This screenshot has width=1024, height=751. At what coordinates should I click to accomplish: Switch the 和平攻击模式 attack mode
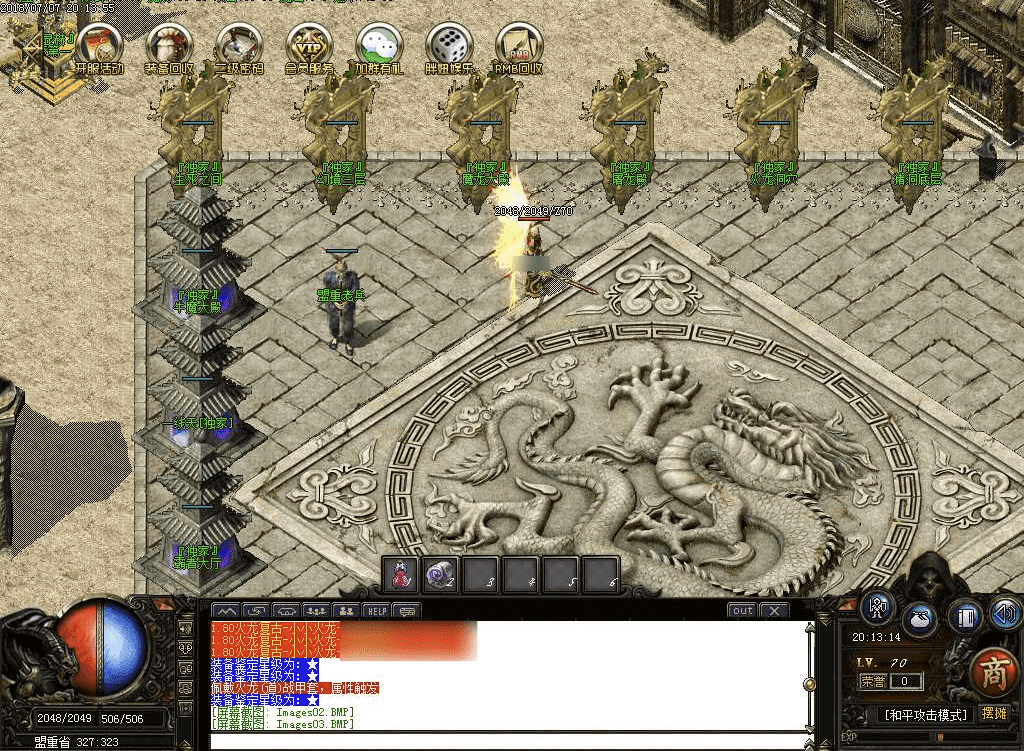[x=926, y=715]
